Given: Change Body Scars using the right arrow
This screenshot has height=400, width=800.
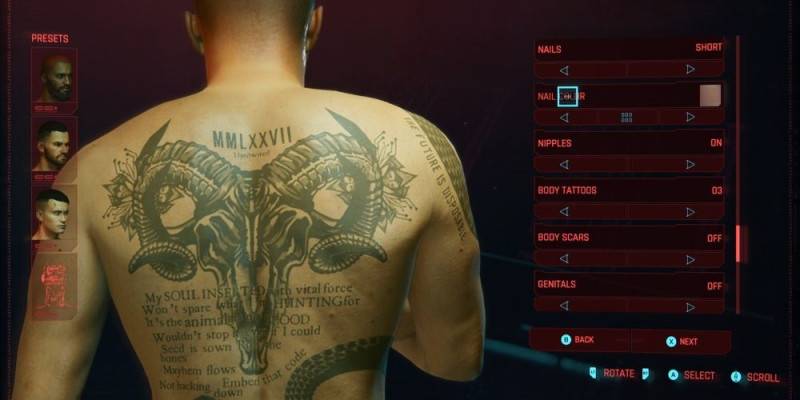Looking at the screenshot, I should click(690, 259).
